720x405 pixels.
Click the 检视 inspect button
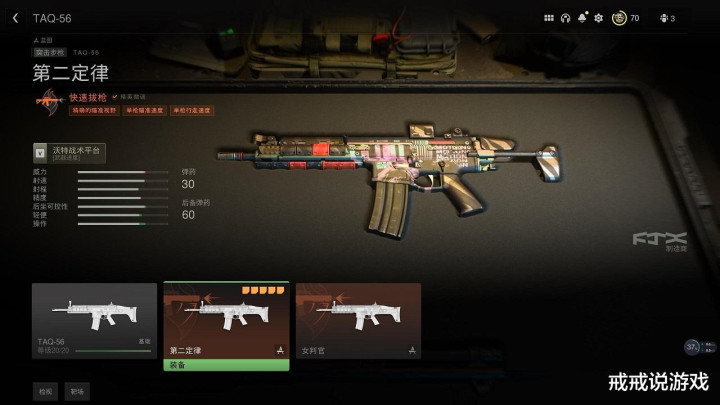[x=45, y=390]
